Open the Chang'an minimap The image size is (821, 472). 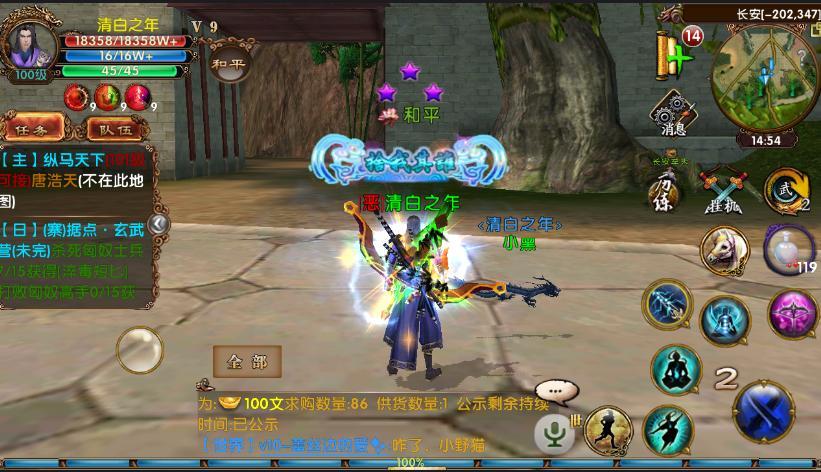tap(764, 81)
